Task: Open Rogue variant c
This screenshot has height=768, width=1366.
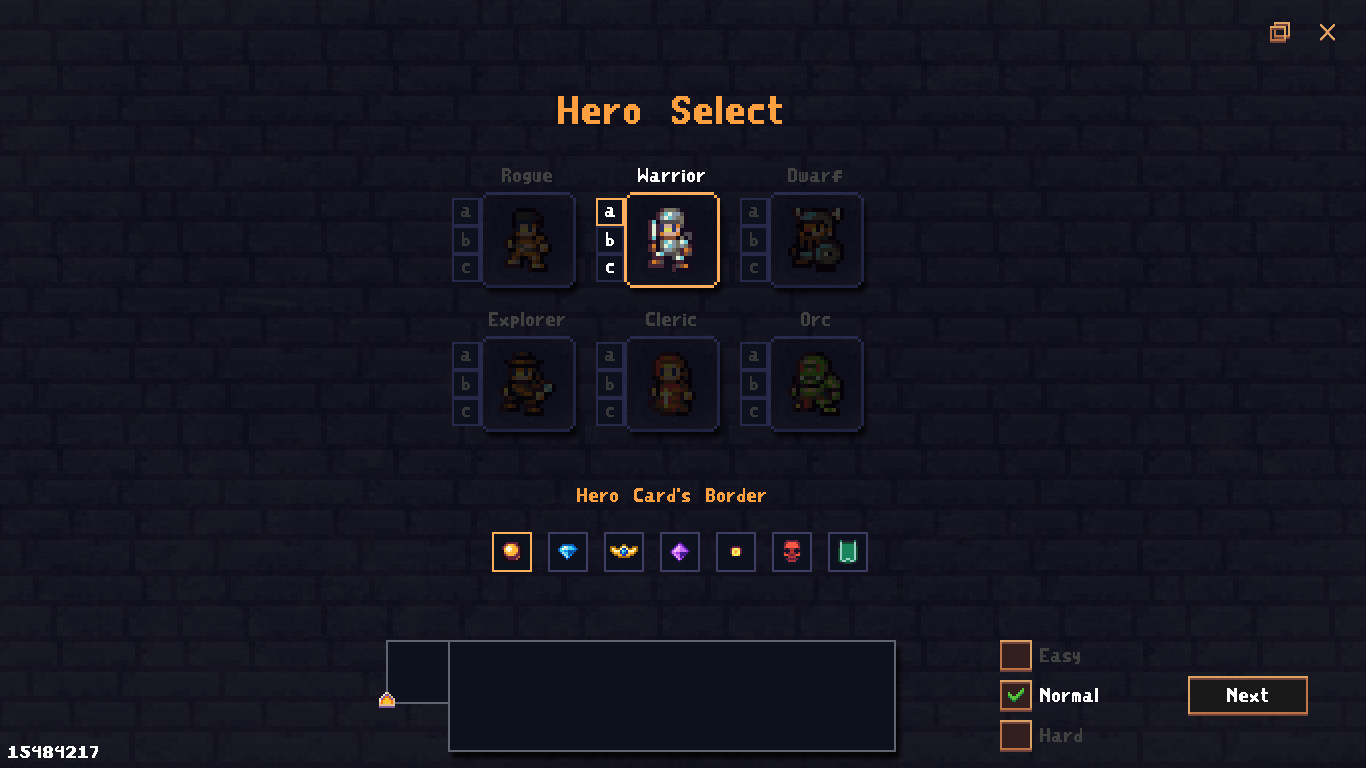Action: click(466, 268)
